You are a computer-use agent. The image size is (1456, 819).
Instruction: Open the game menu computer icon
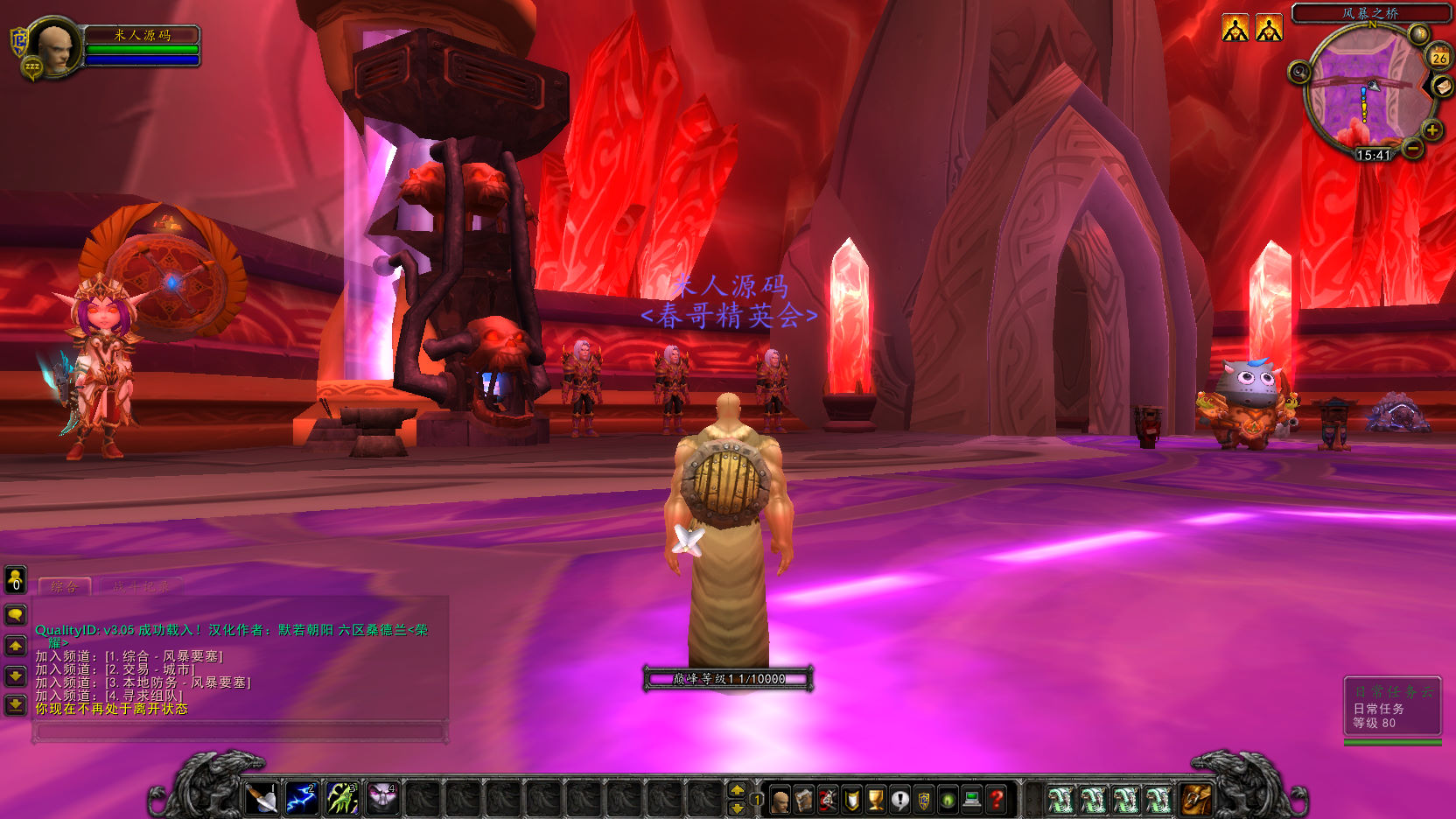(971, 800)
